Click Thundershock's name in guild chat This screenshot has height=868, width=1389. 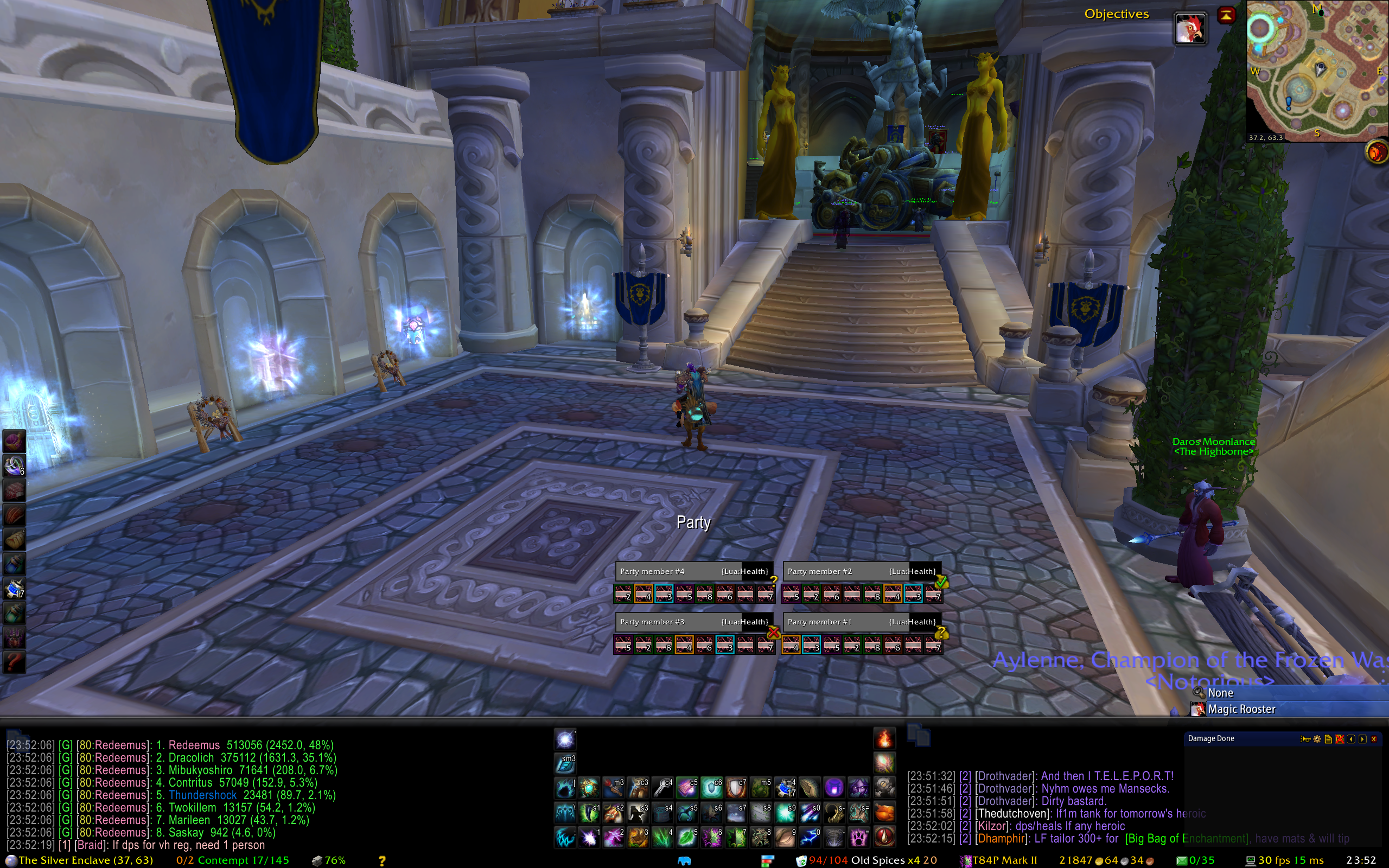tap(202, 795)
